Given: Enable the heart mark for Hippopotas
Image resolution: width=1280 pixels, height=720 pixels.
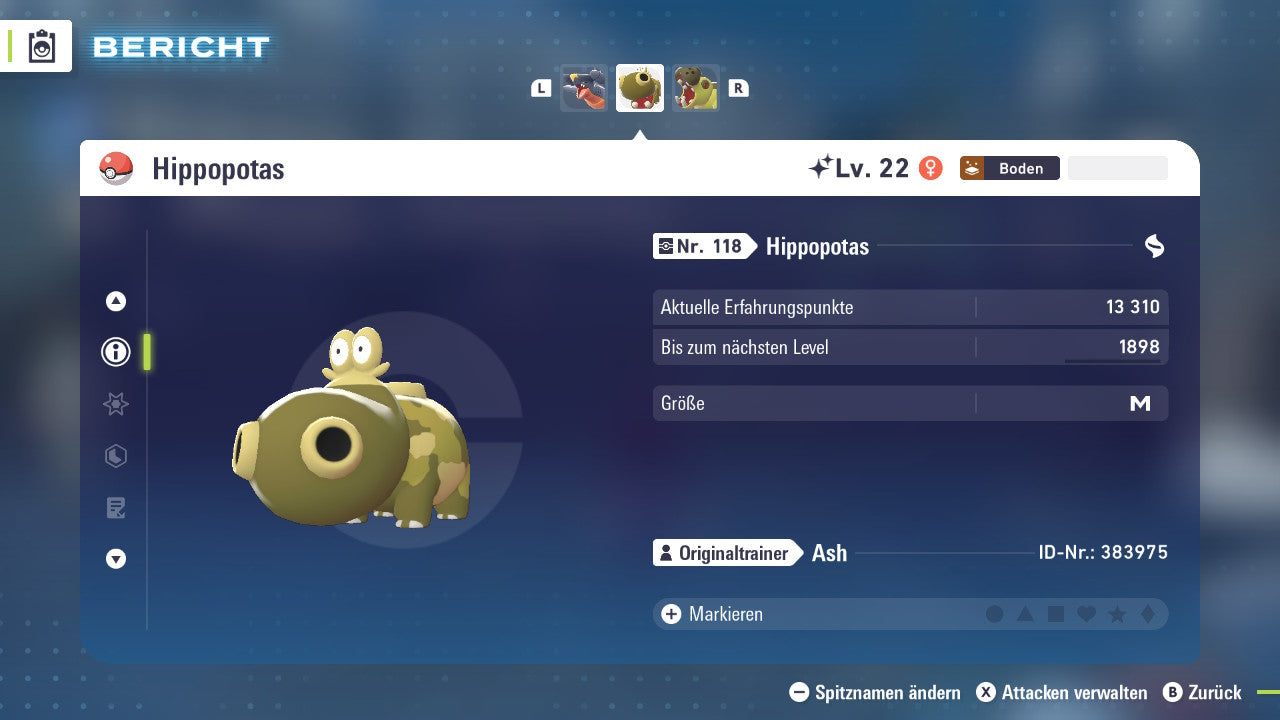Looking at the screenshot, I should click(1086, 614).
